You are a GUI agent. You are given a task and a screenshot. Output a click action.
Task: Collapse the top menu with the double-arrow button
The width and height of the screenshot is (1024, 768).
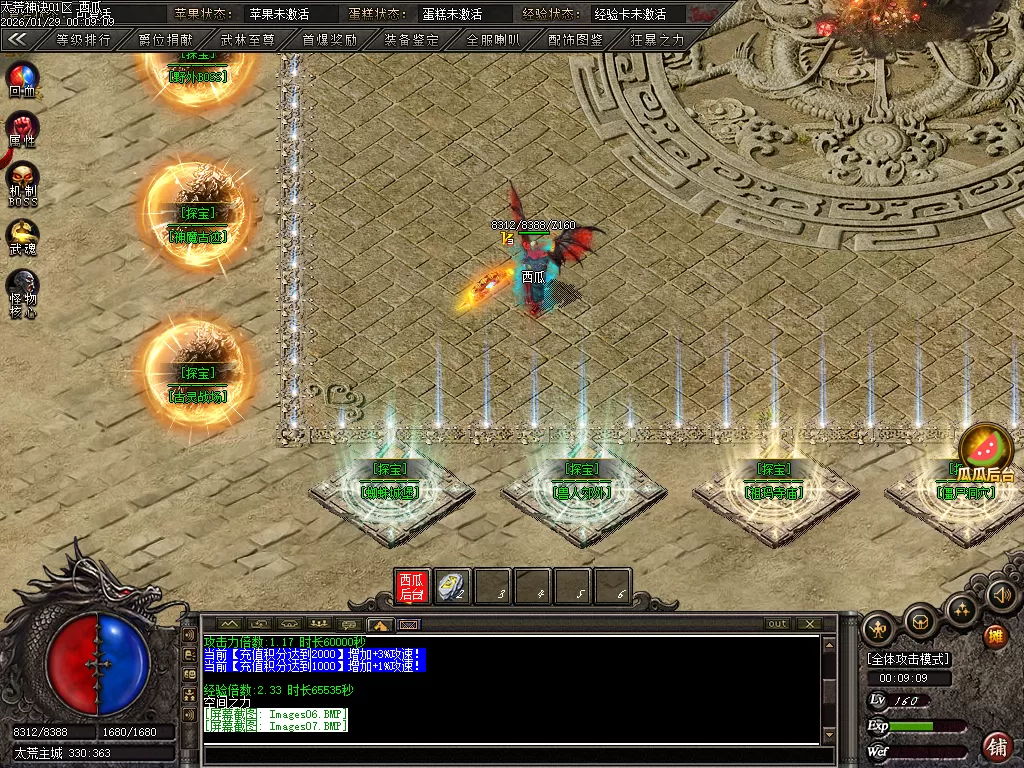[17, 40]
